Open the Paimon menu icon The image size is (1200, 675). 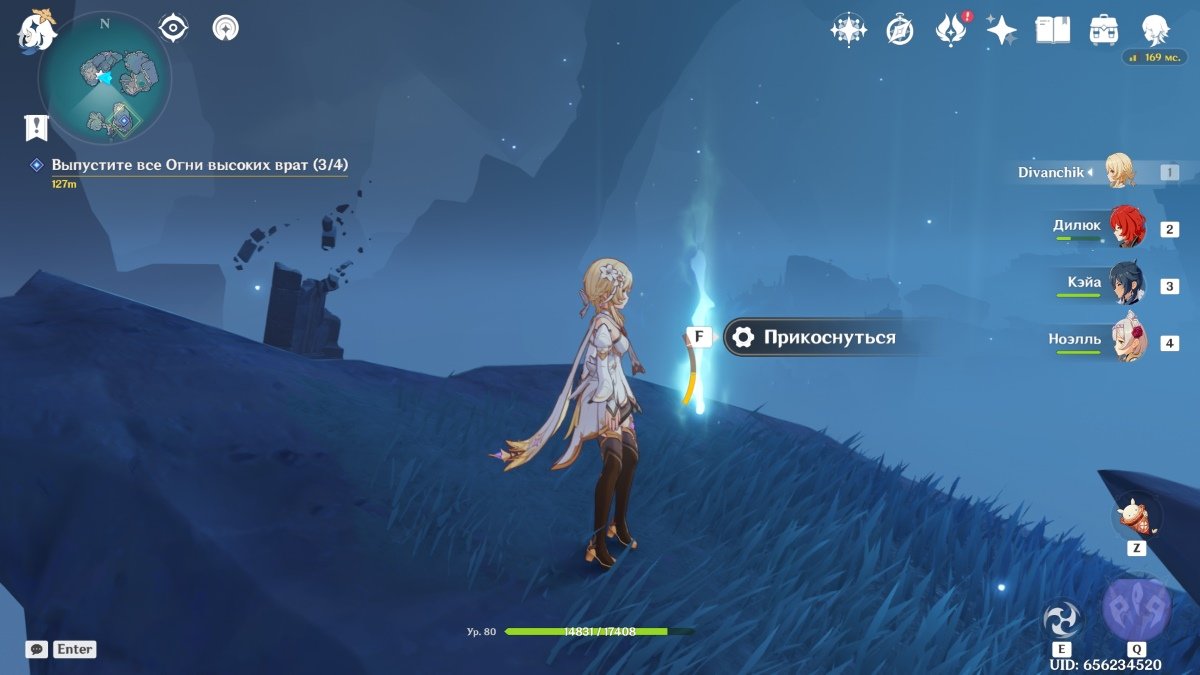click(x=37, y=31)
